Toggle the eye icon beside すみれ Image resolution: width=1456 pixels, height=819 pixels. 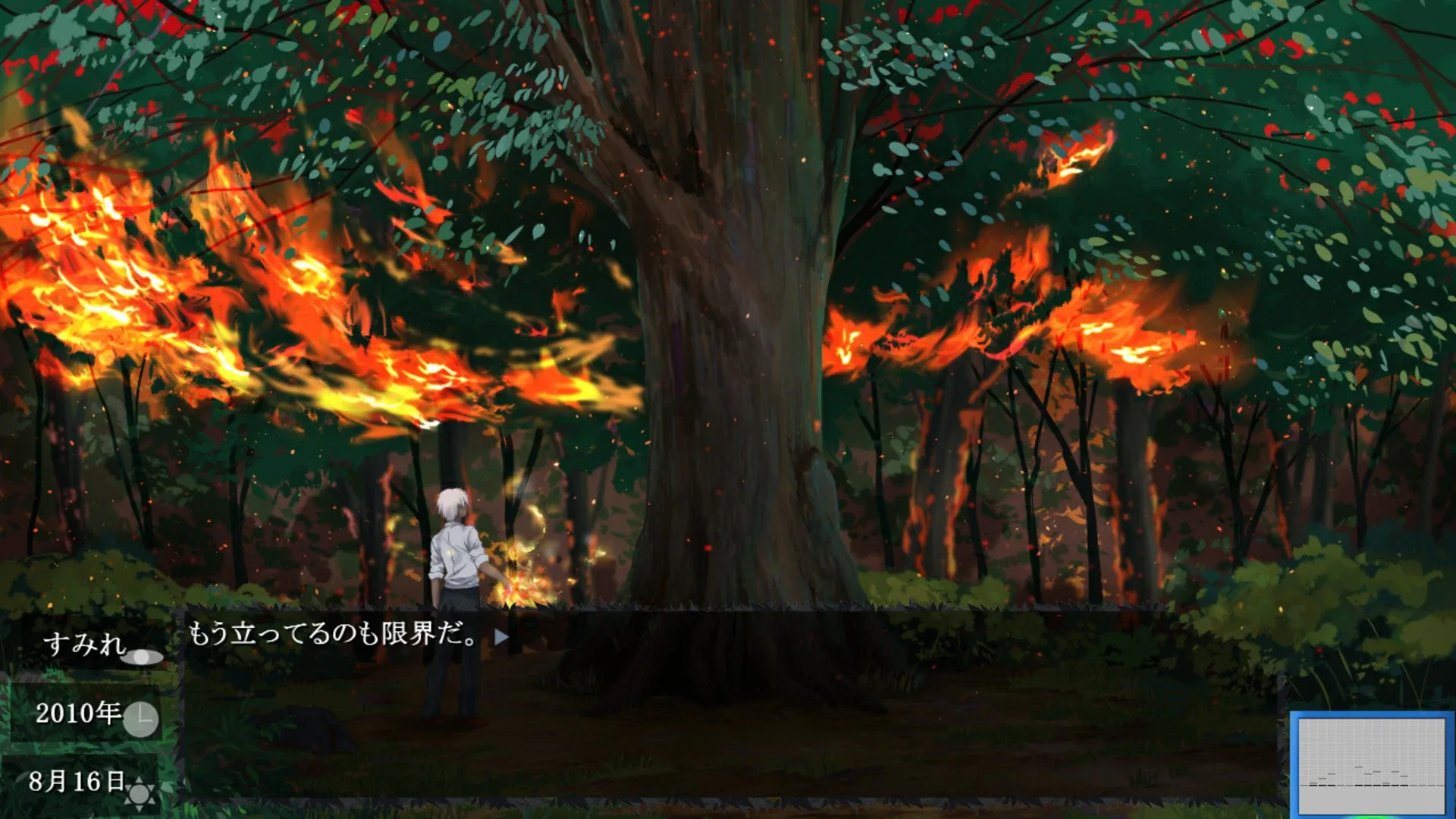[143, 657]
